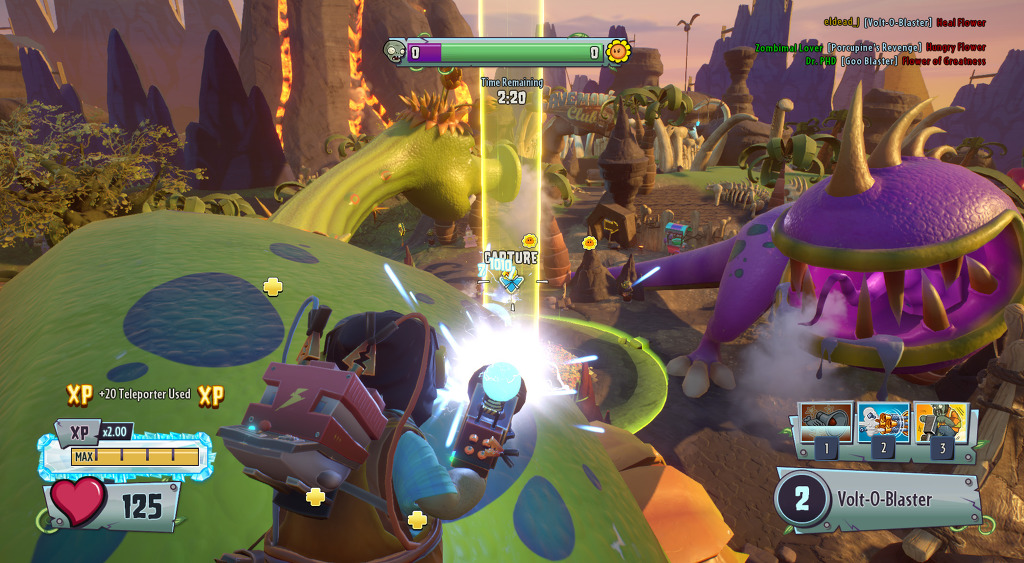The width and height of the screenshot is (1024, 563).
Task: Click the Dr.PHD Goo Blaster feed entry
Action: (x=895, y=61)
